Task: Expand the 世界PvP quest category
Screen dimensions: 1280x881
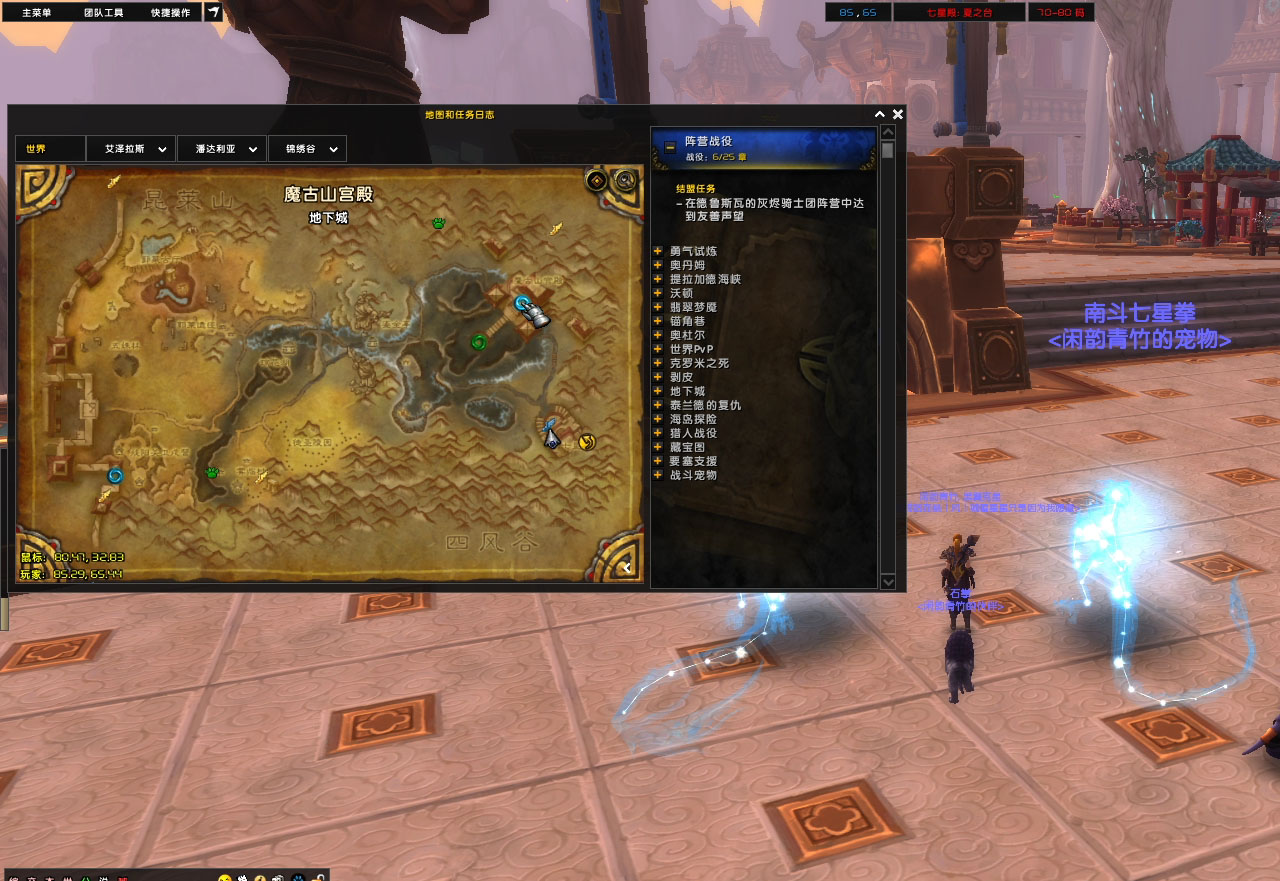Action: click(658, 349)
